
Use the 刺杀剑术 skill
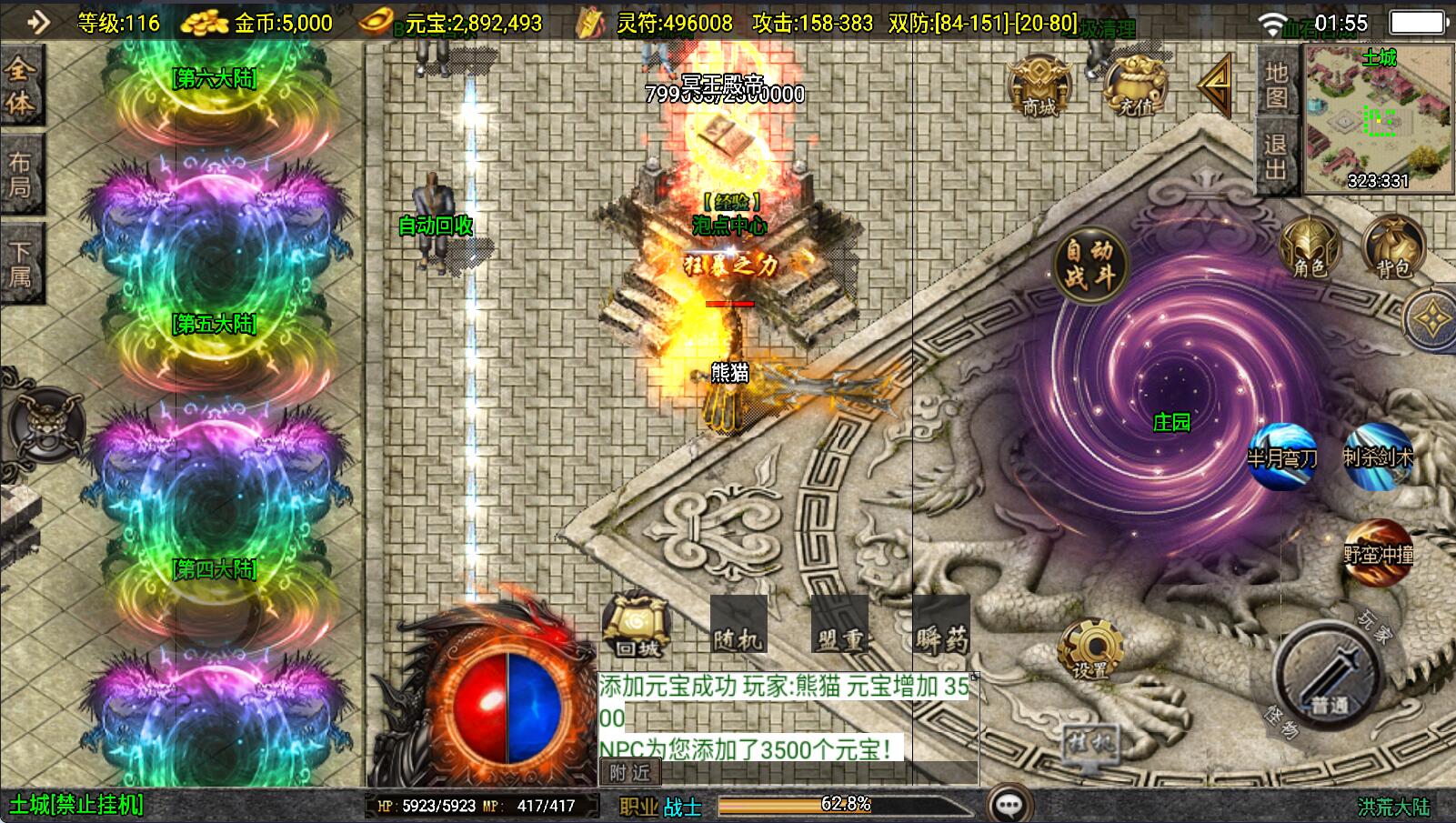(x=1379, y=456)
